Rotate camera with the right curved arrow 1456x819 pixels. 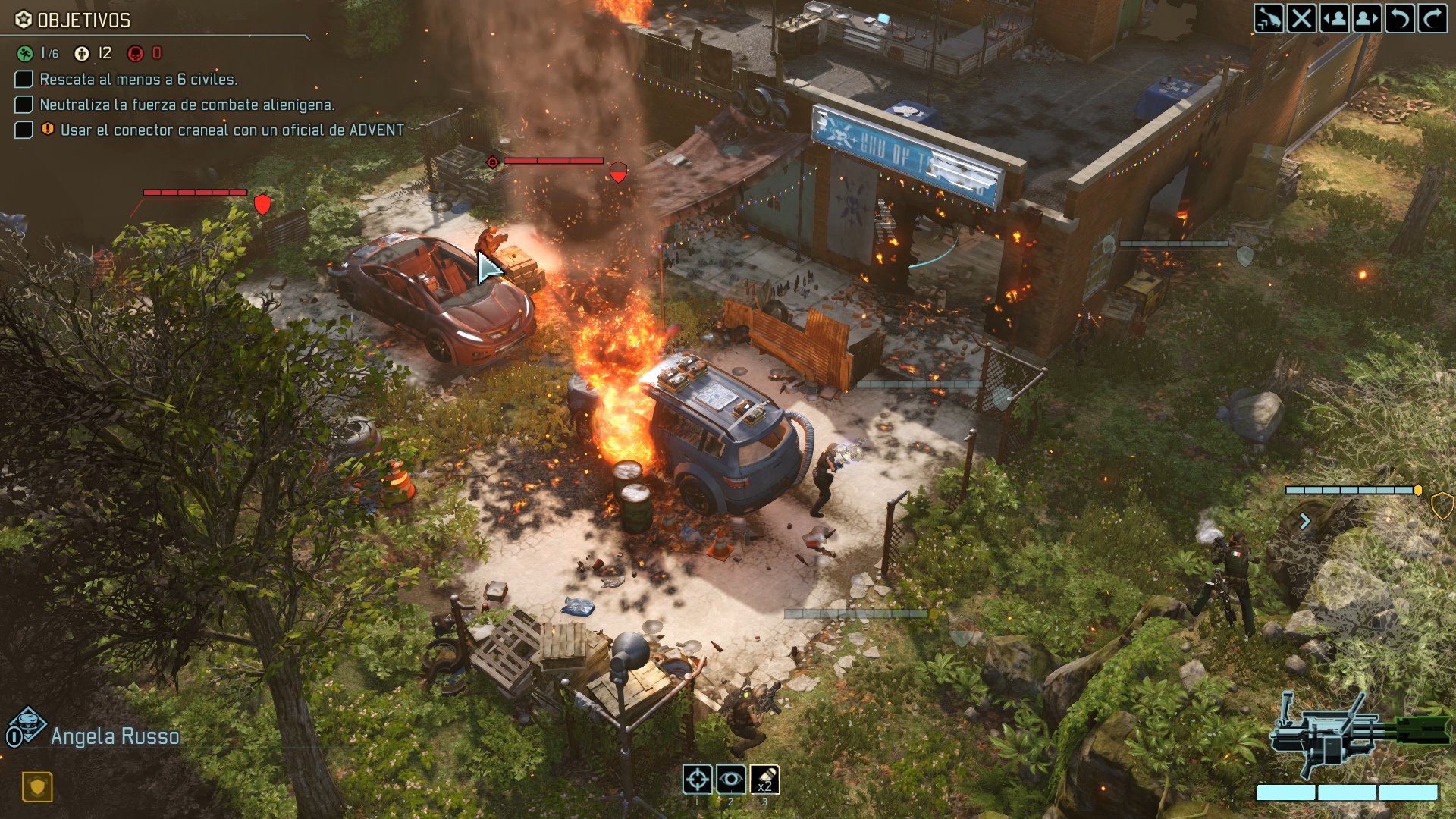coord(1432,18)
